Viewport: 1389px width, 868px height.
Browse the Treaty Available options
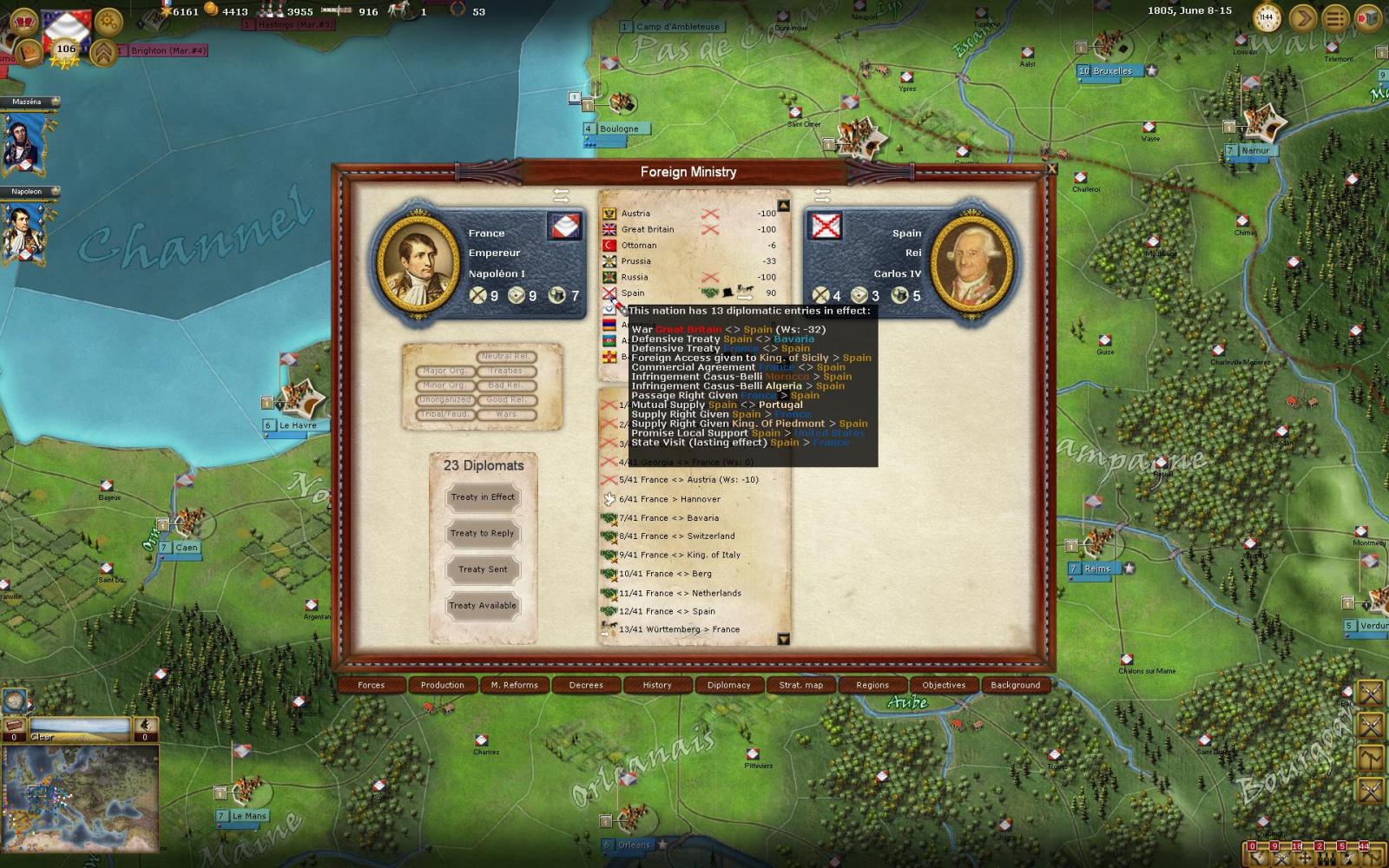(x=483, y=606)
